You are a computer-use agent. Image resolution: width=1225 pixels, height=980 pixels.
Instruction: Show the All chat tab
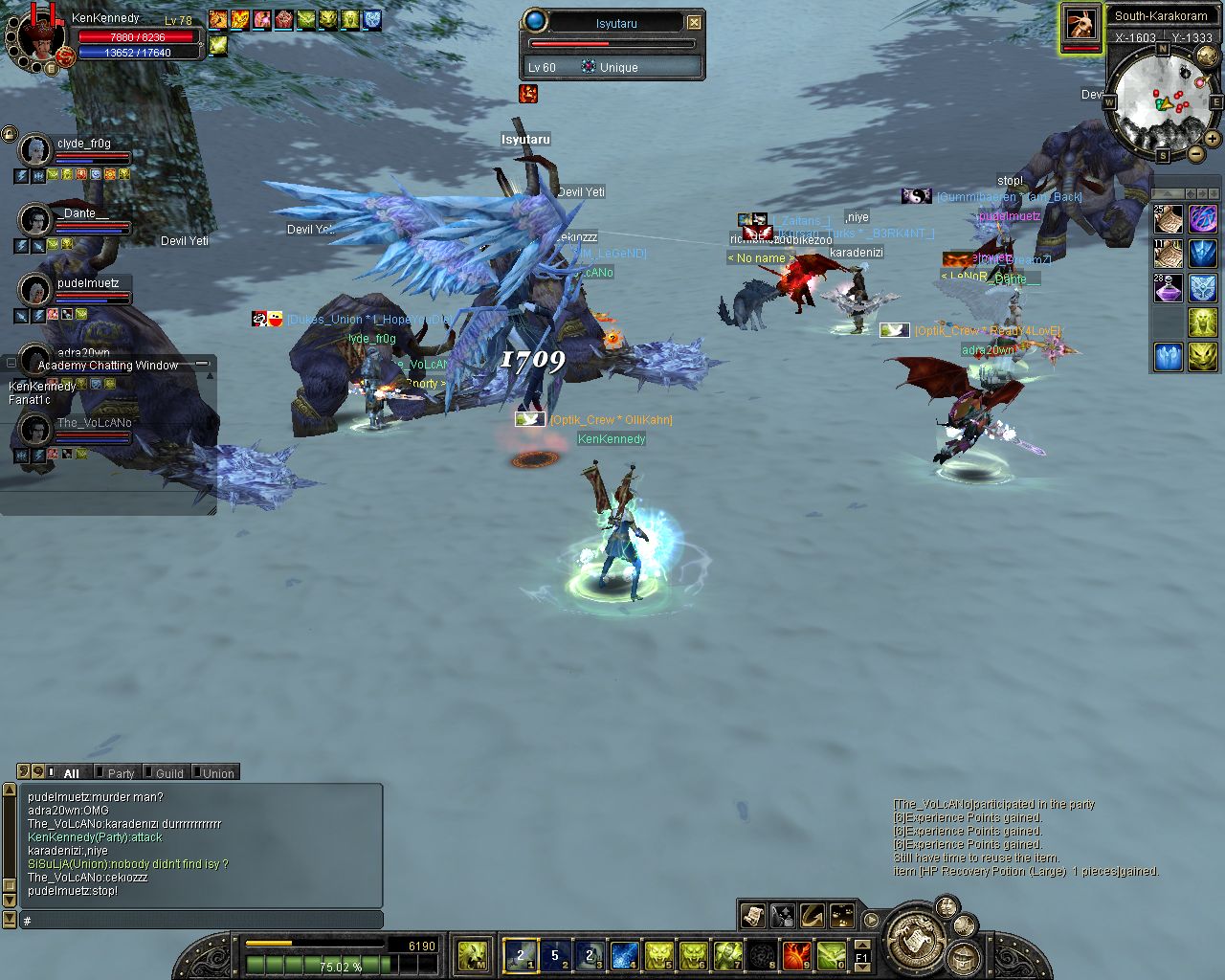coord(69,773)
